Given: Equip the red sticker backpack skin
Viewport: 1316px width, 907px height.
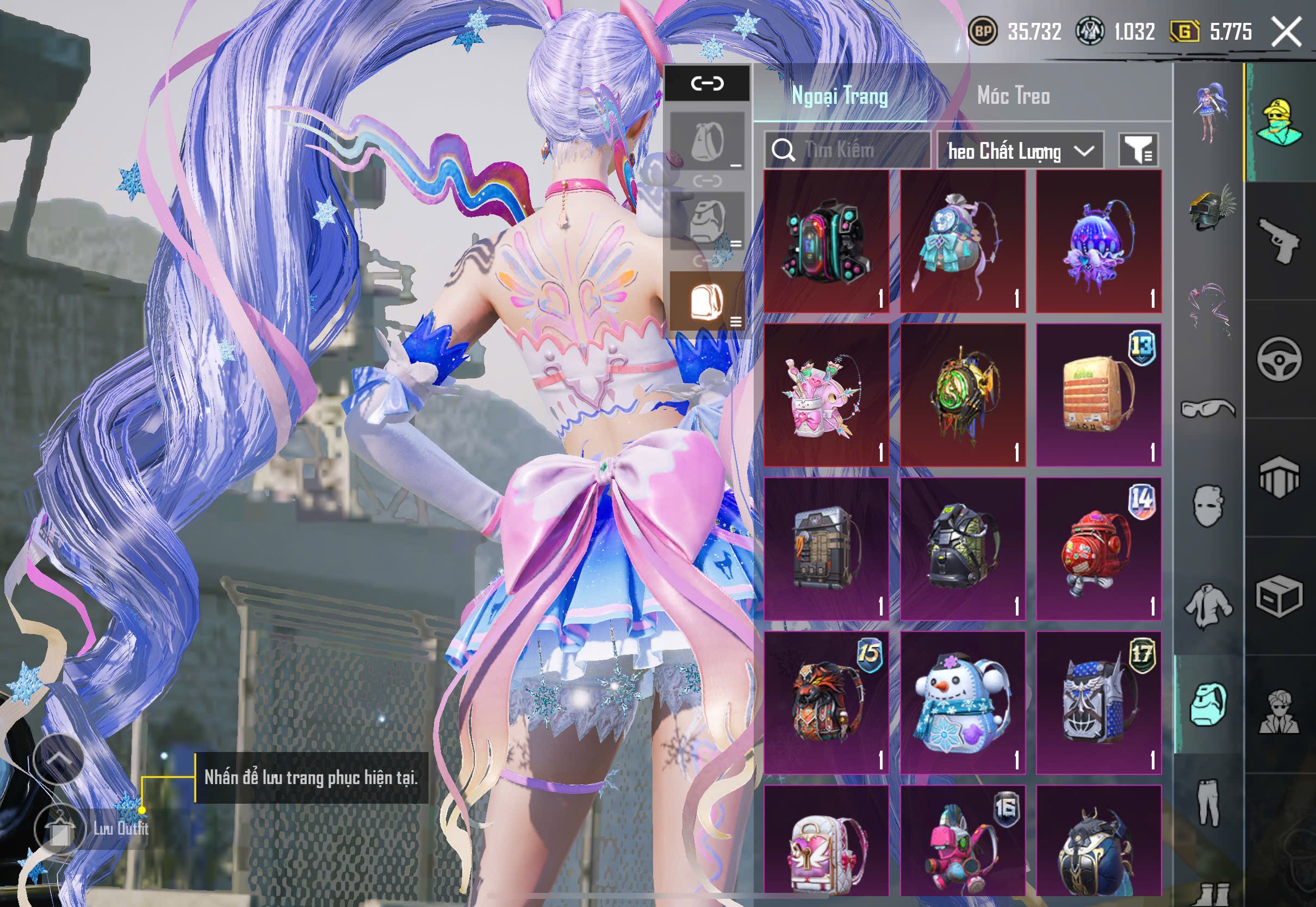Looking at the screenshot, I should coord(1098,549).
